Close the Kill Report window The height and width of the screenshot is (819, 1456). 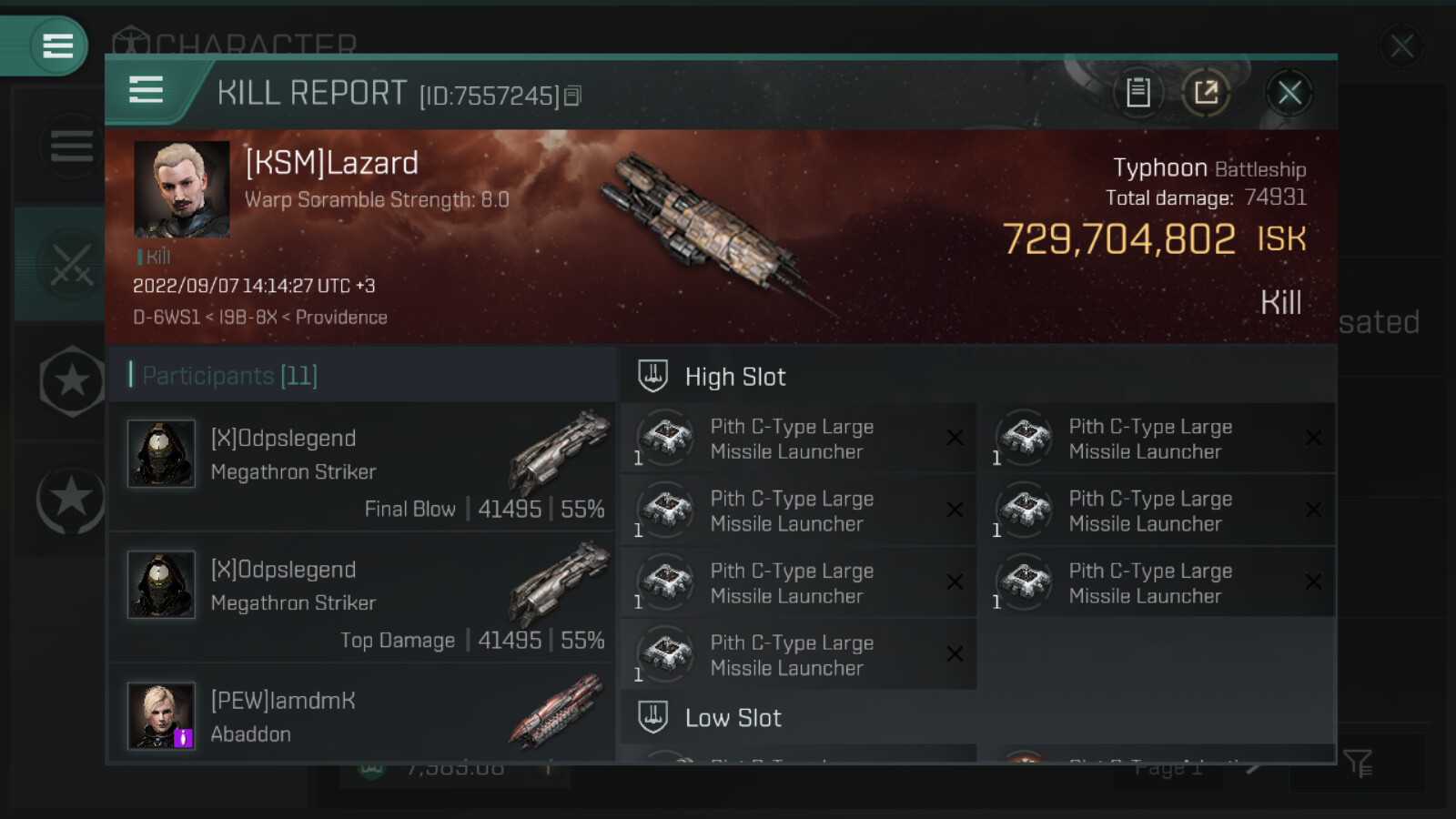tap(1289, 93)
